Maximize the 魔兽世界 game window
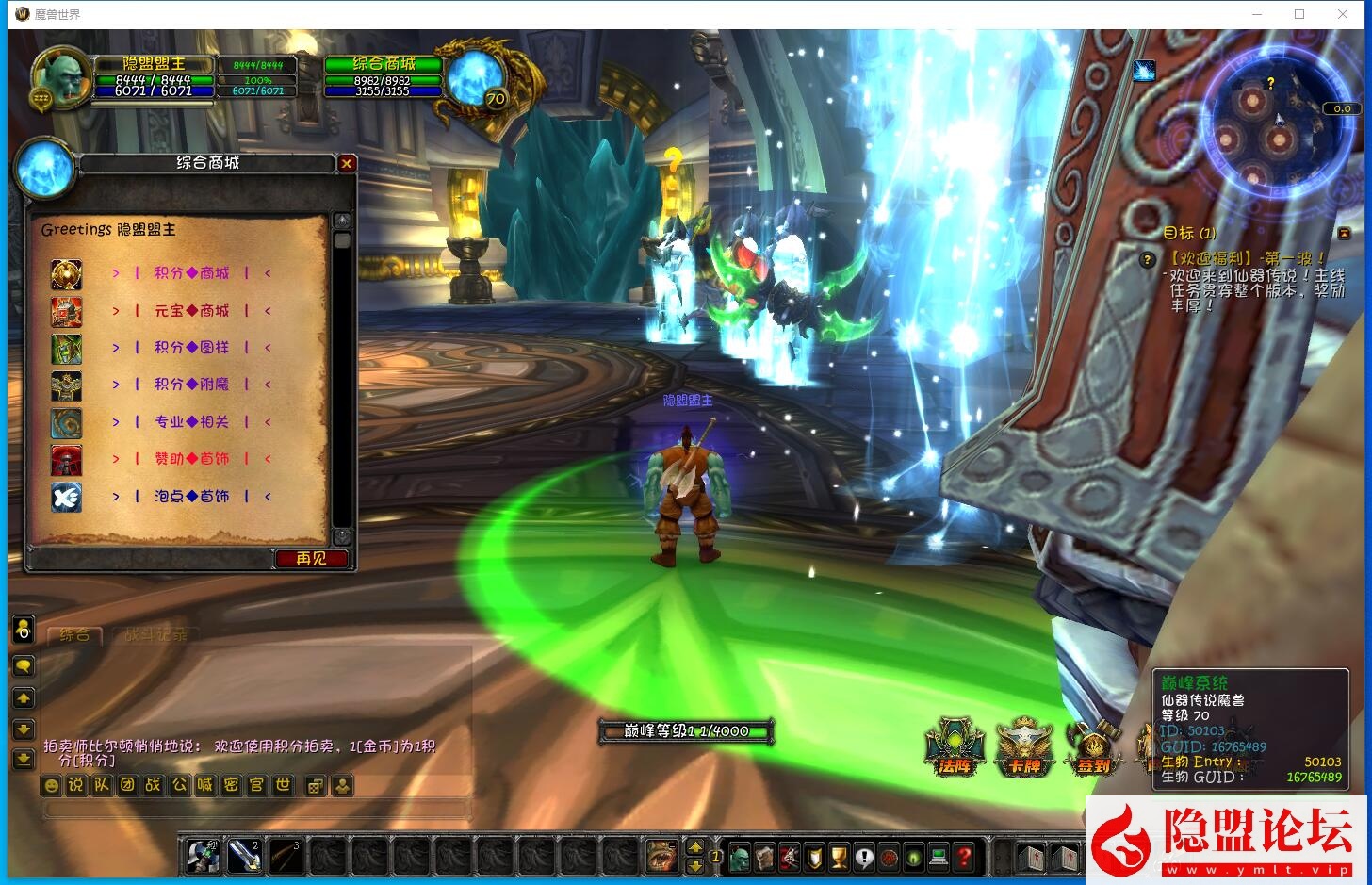The height and width of the screenshot is (885, 1372). [1299, 14]
